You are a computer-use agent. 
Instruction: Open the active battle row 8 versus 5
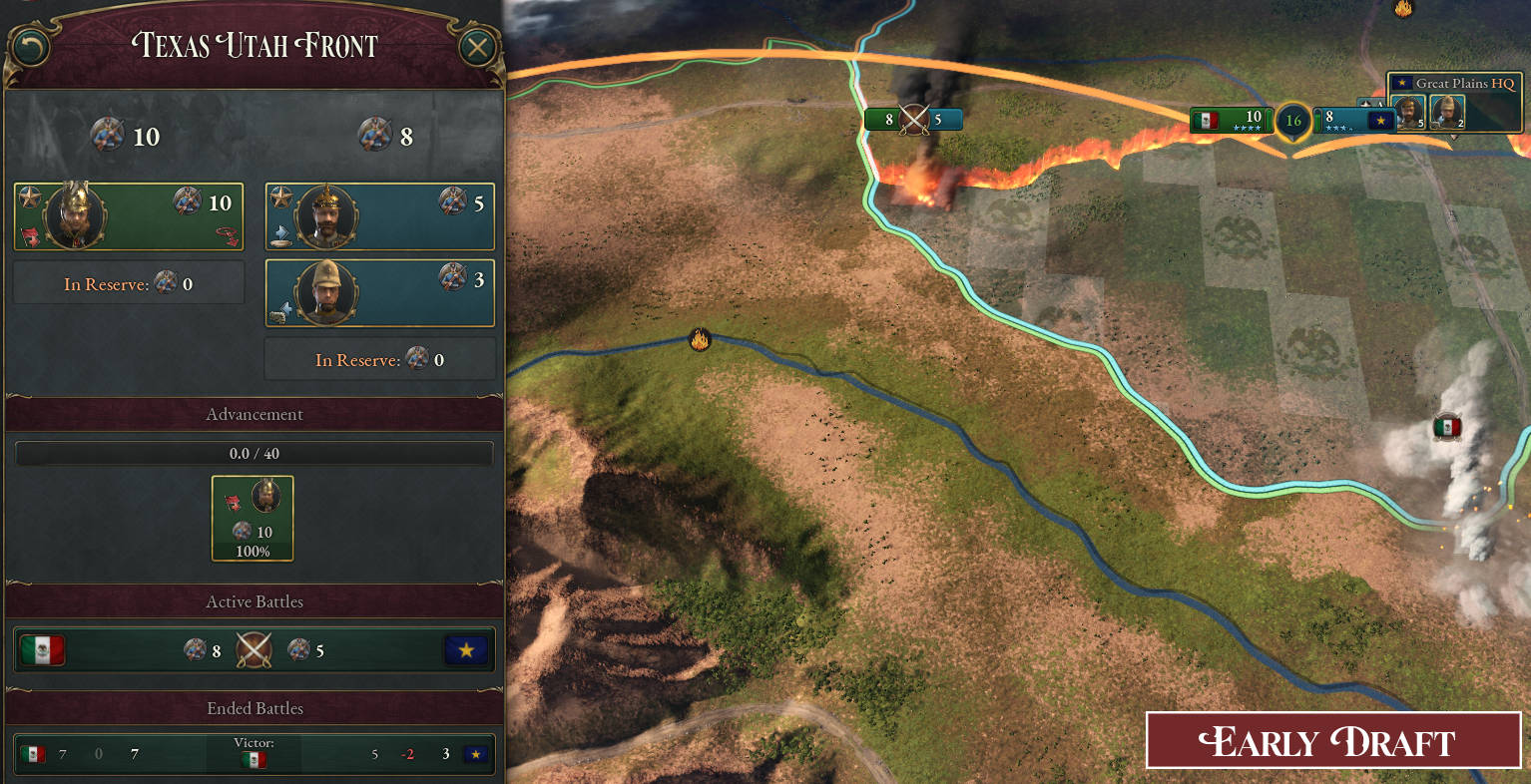point(254,650)
